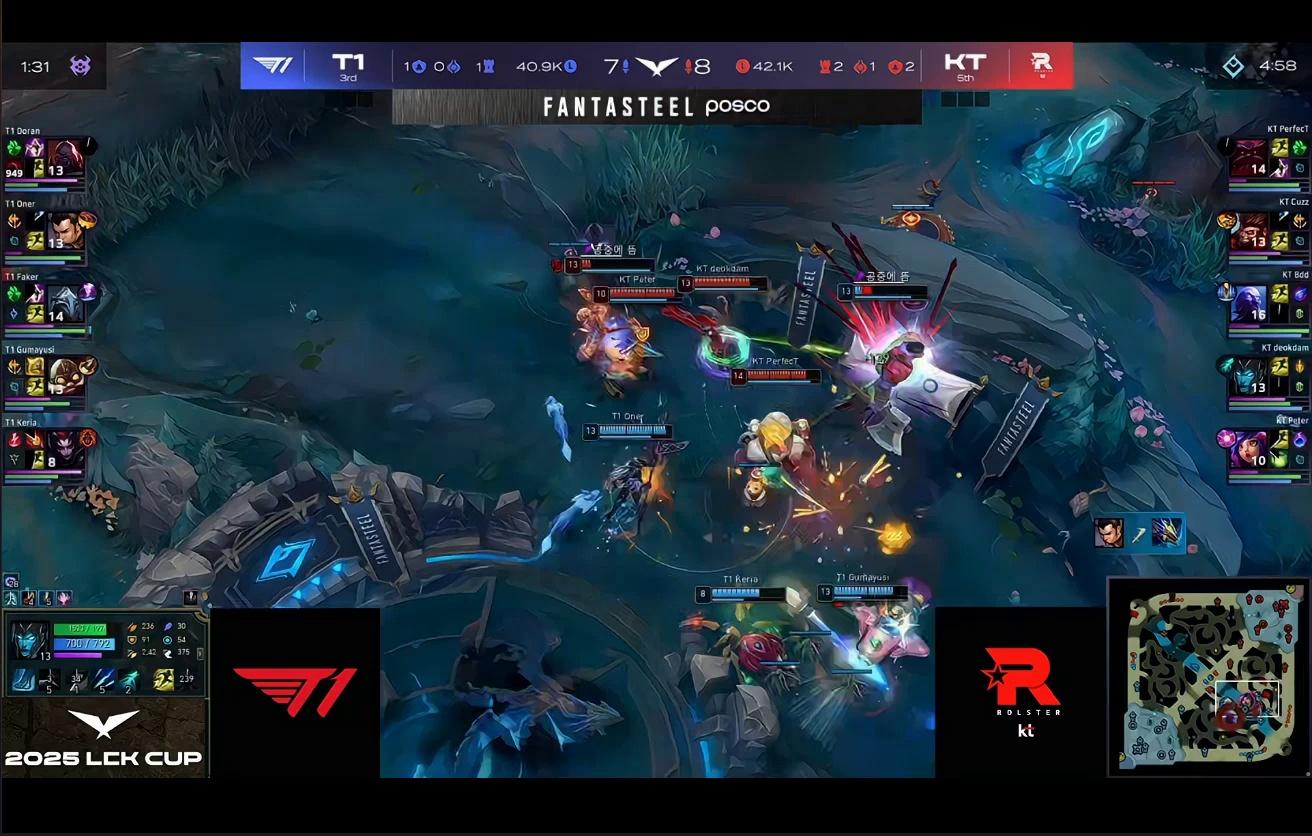The image size is (1312, 836).
Task: Select KT Cuzz's champion portrait
Action: point(1246,229)
